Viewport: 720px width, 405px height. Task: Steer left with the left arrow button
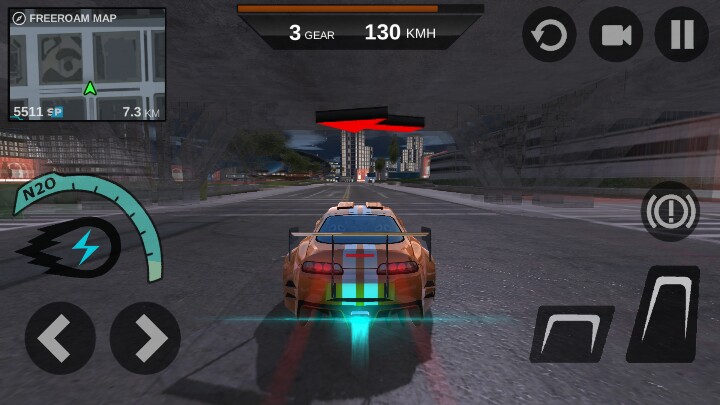tap(60, 338)
